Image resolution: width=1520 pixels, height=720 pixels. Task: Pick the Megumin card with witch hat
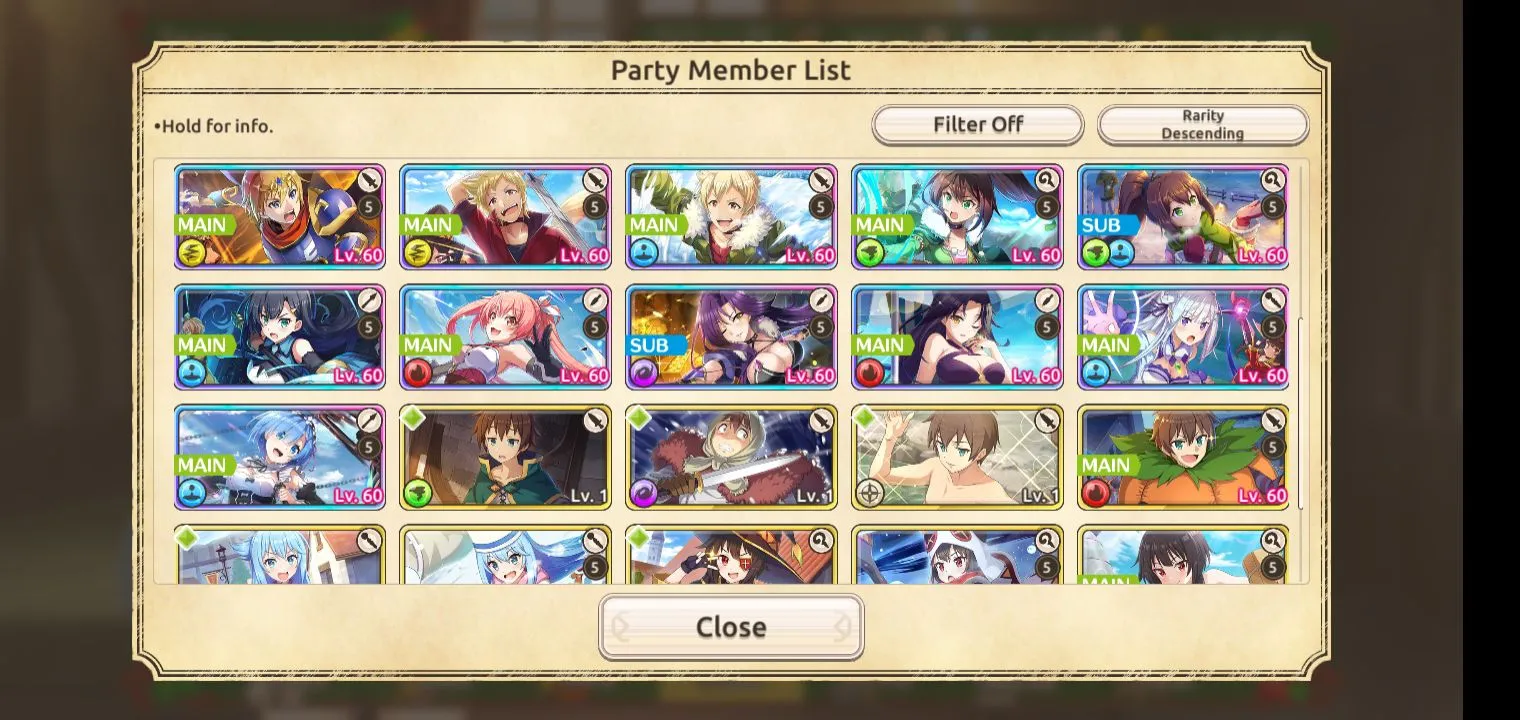(x=731, y=556)
